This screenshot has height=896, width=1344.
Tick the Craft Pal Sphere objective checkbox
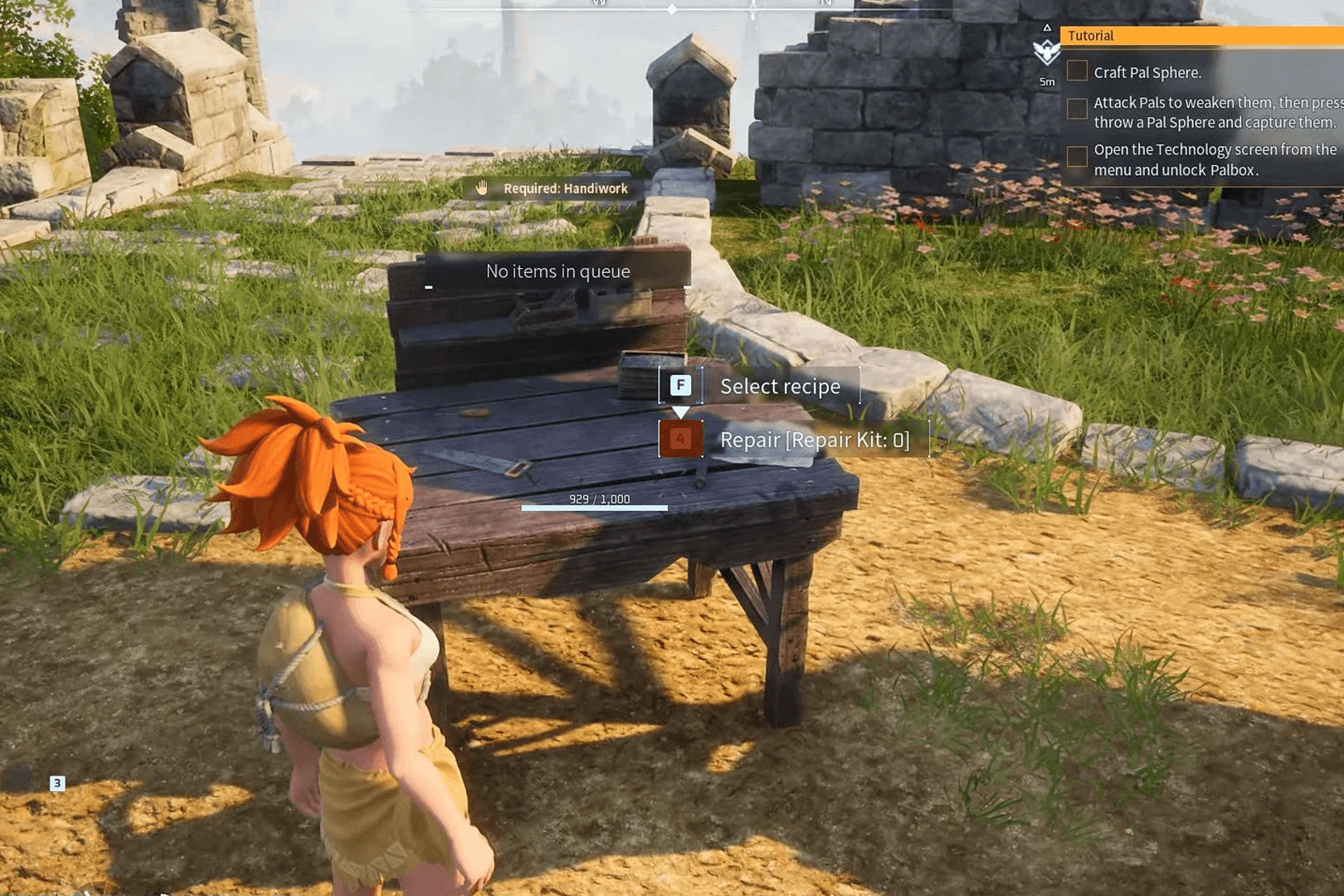[x=1077, y=71]
